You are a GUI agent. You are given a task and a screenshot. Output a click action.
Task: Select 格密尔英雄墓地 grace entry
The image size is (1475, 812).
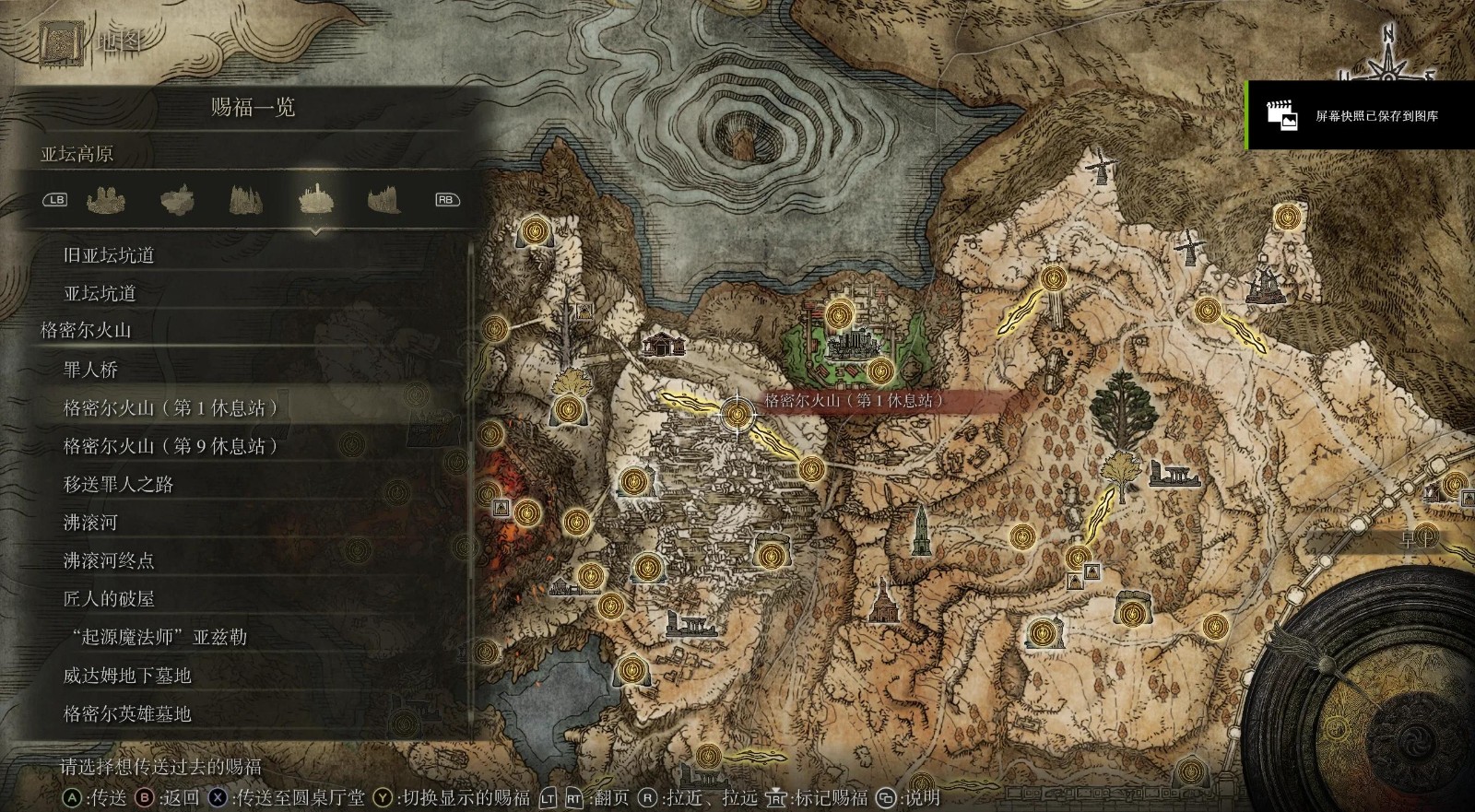pos(127,713)
